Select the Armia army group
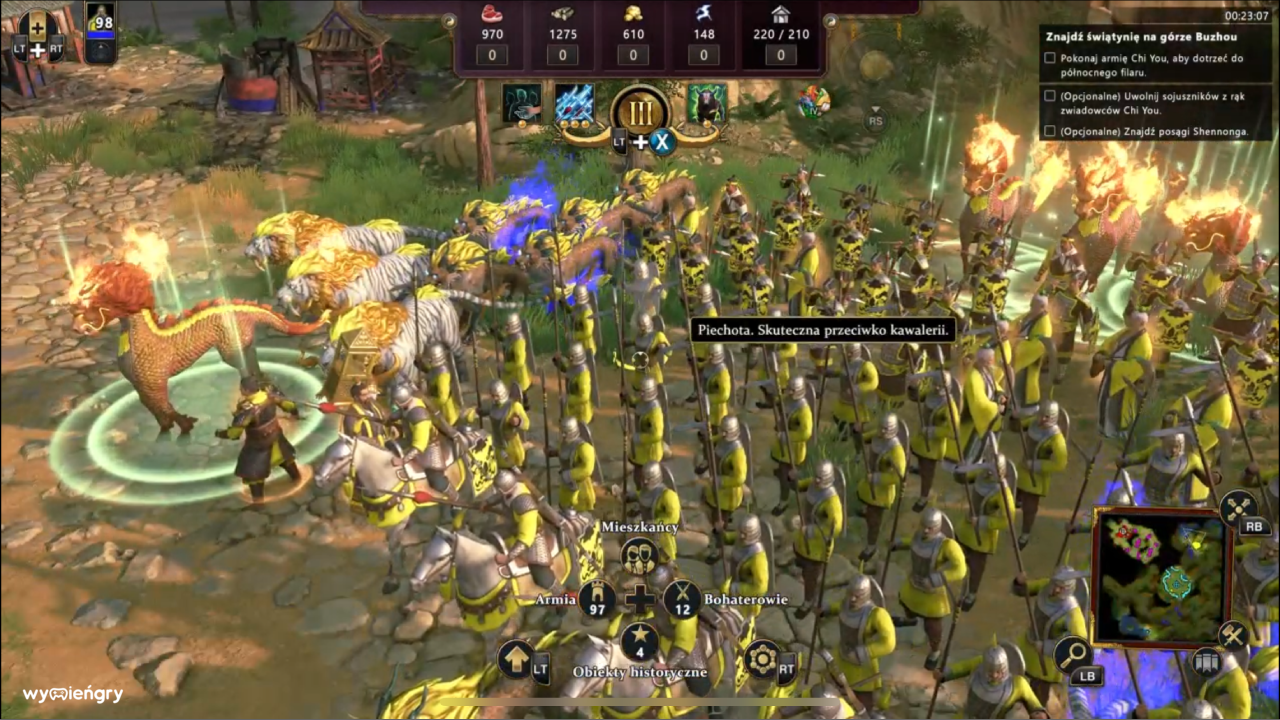The height and width of the screenshot is (720, 1280). 597,599
